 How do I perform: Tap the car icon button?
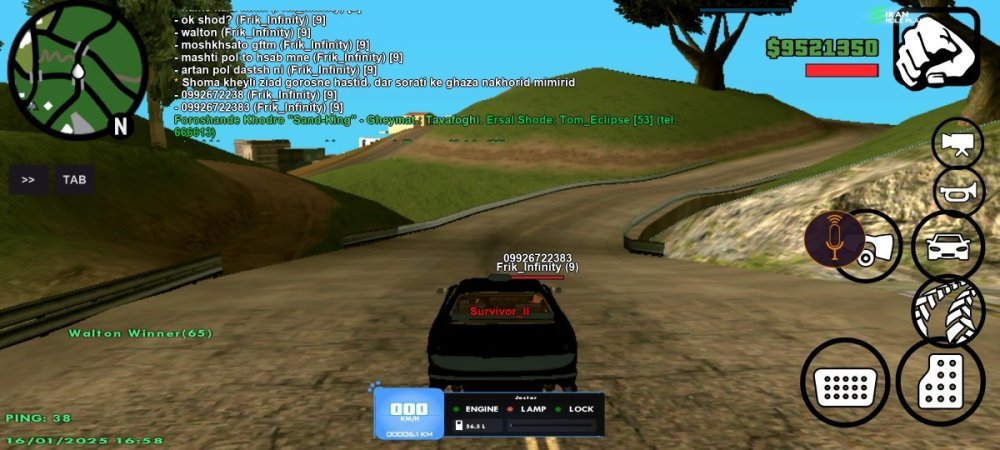coord(947,246)
